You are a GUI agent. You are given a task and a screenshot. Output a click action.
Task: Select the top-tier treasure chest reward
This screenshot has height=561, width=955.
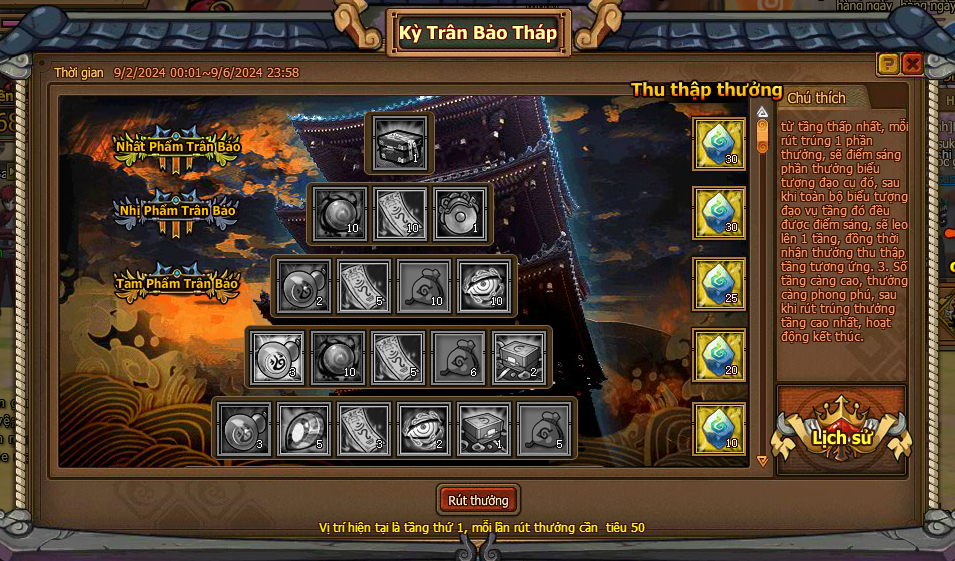(400, 143)
